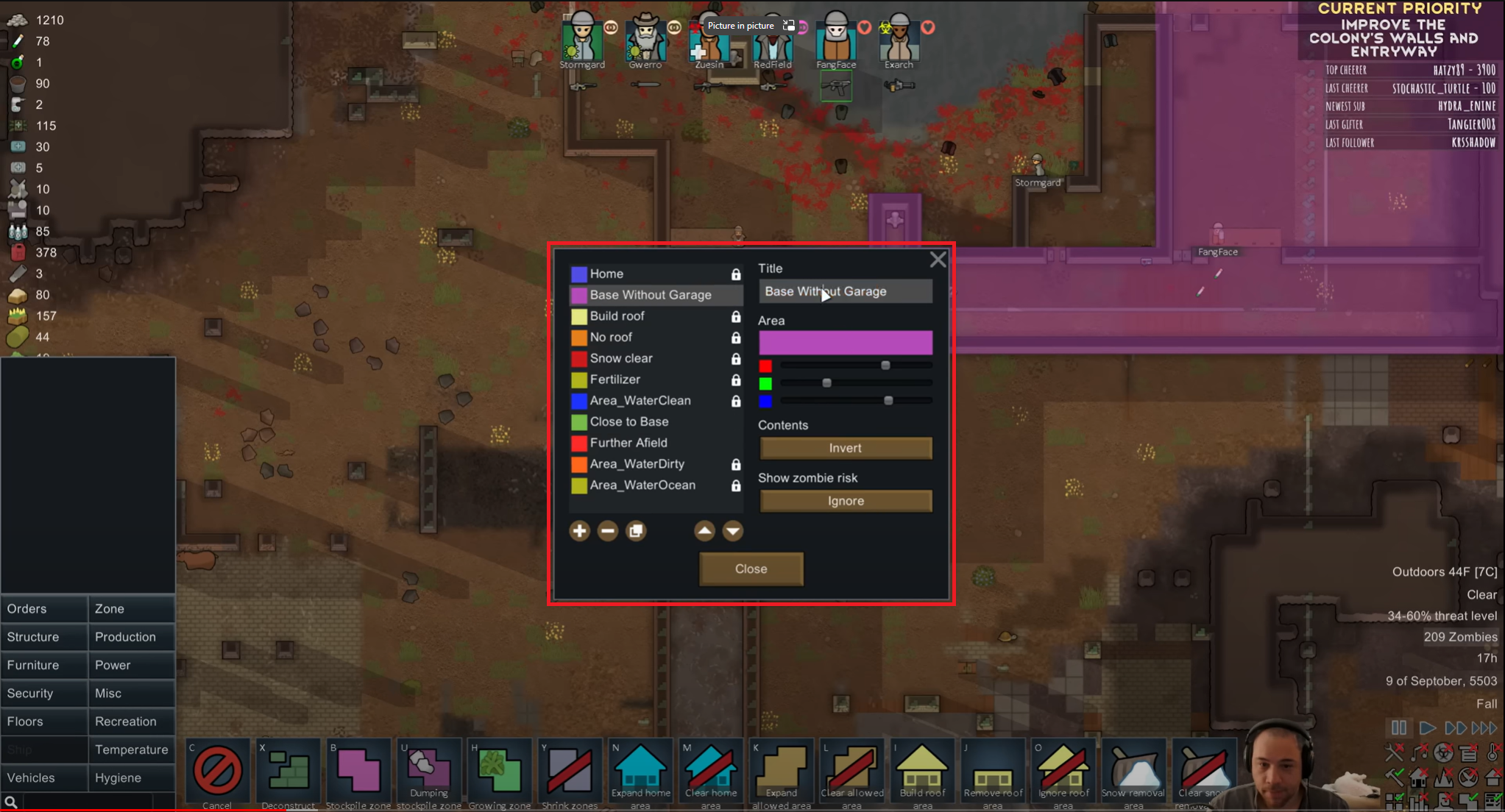Remove the selected area with minus button
Image resolution: width=1505 pixels, height=812 pixels.
(607, 531)
